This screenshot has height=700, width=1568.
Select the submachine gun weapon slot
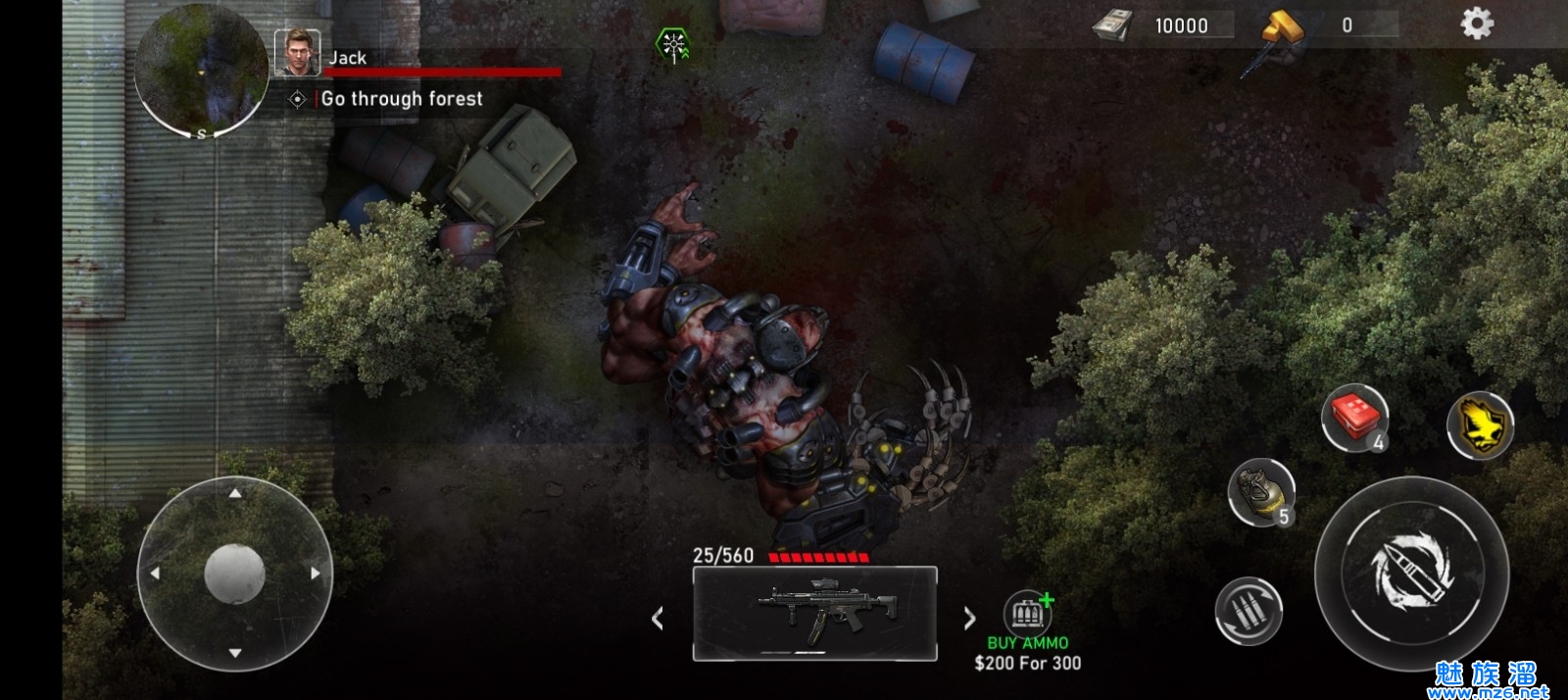pyautogui.click(x=814, y=614)
